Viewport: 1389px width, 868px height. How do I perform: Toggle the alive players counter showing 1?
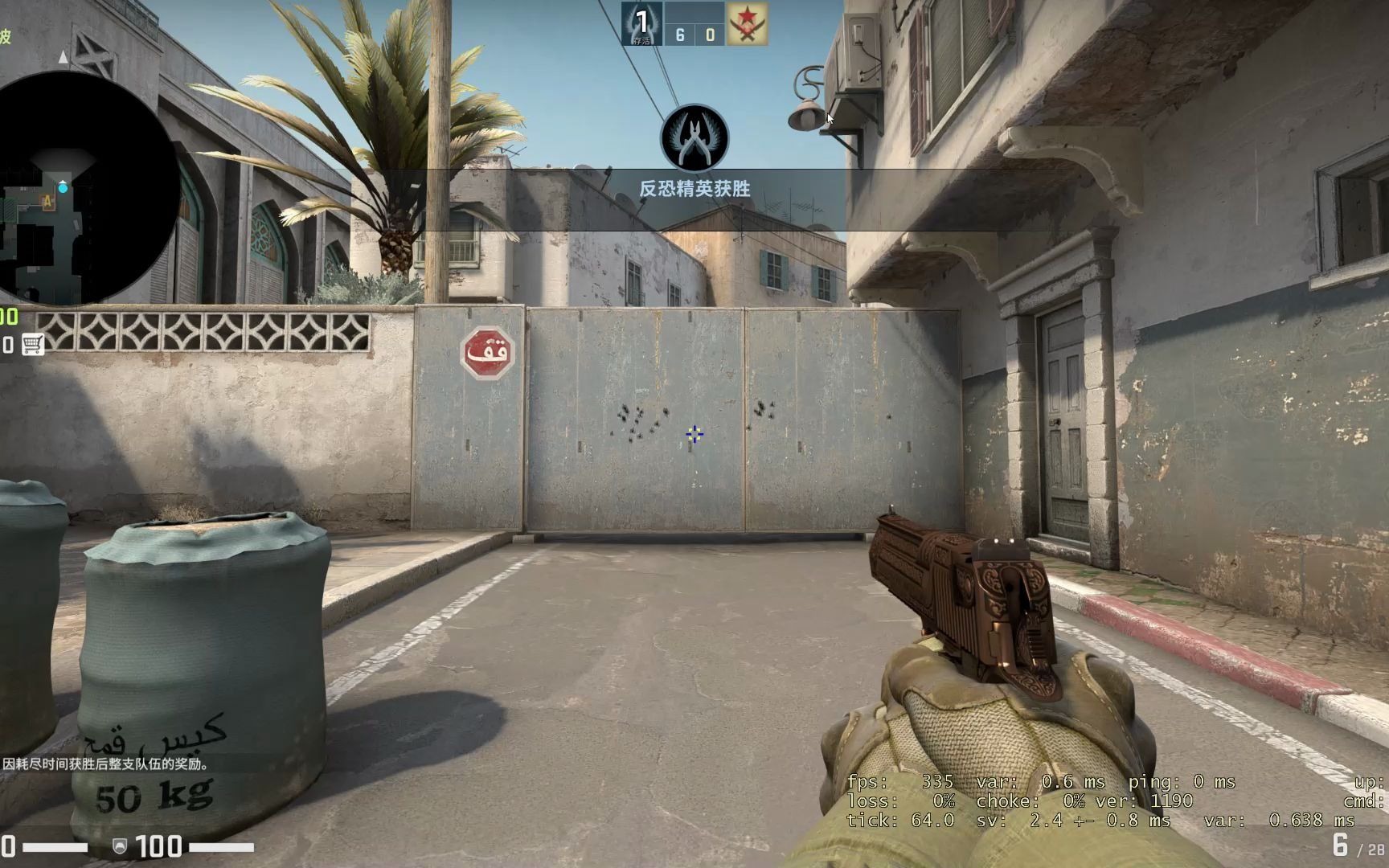point(641,24)
